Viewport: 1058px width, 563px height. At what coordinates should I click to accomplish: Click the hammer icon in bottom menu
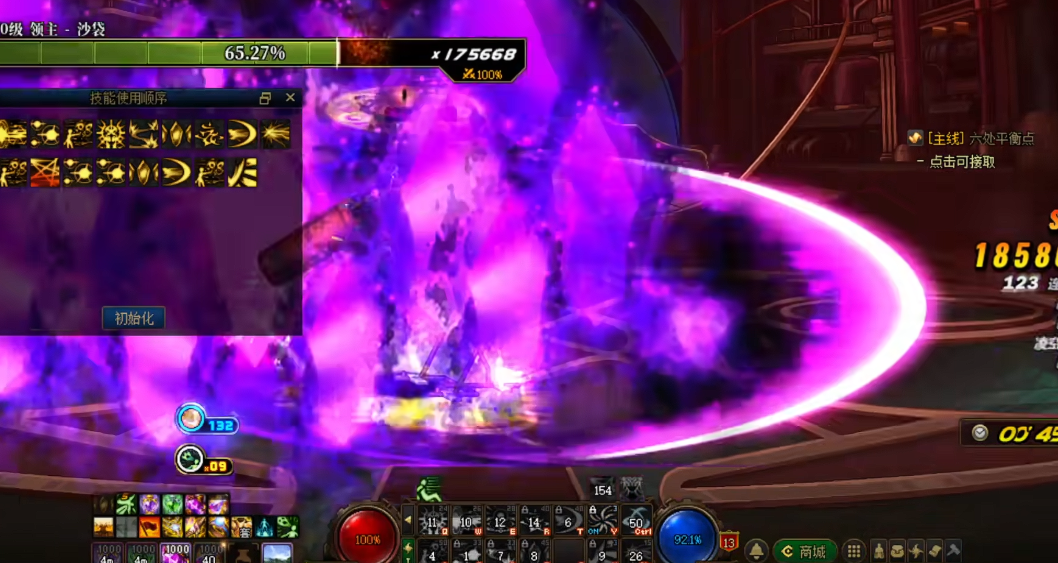tap(953, 551)
